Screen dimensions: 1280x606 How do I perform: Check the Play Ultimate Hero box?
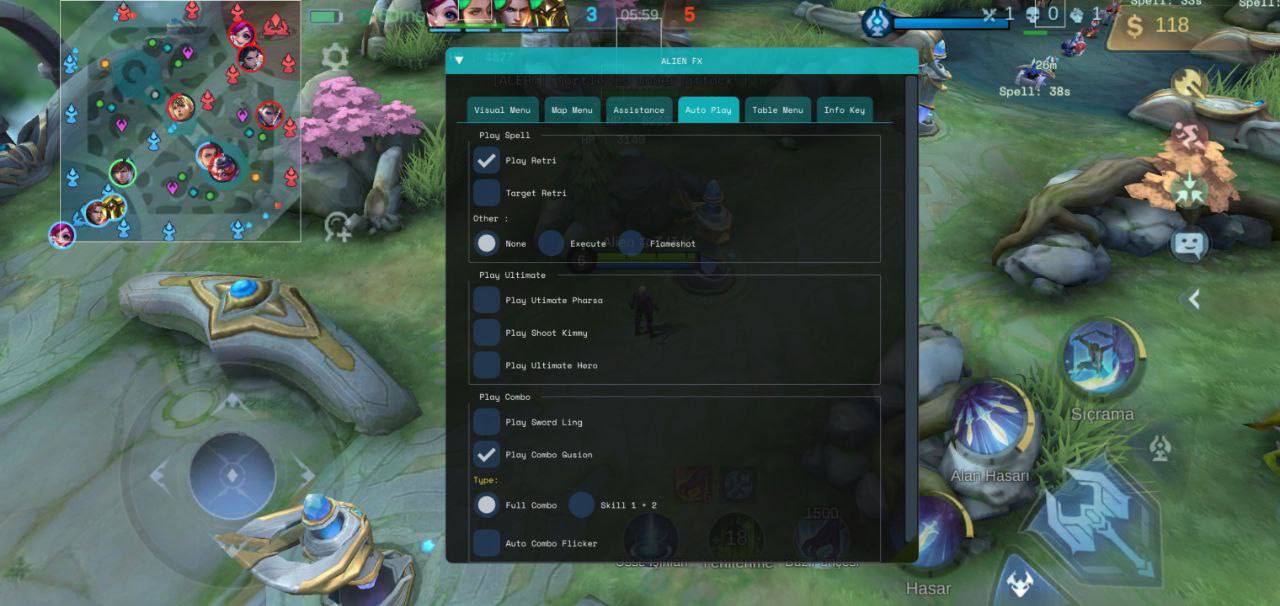click(487, 365)
